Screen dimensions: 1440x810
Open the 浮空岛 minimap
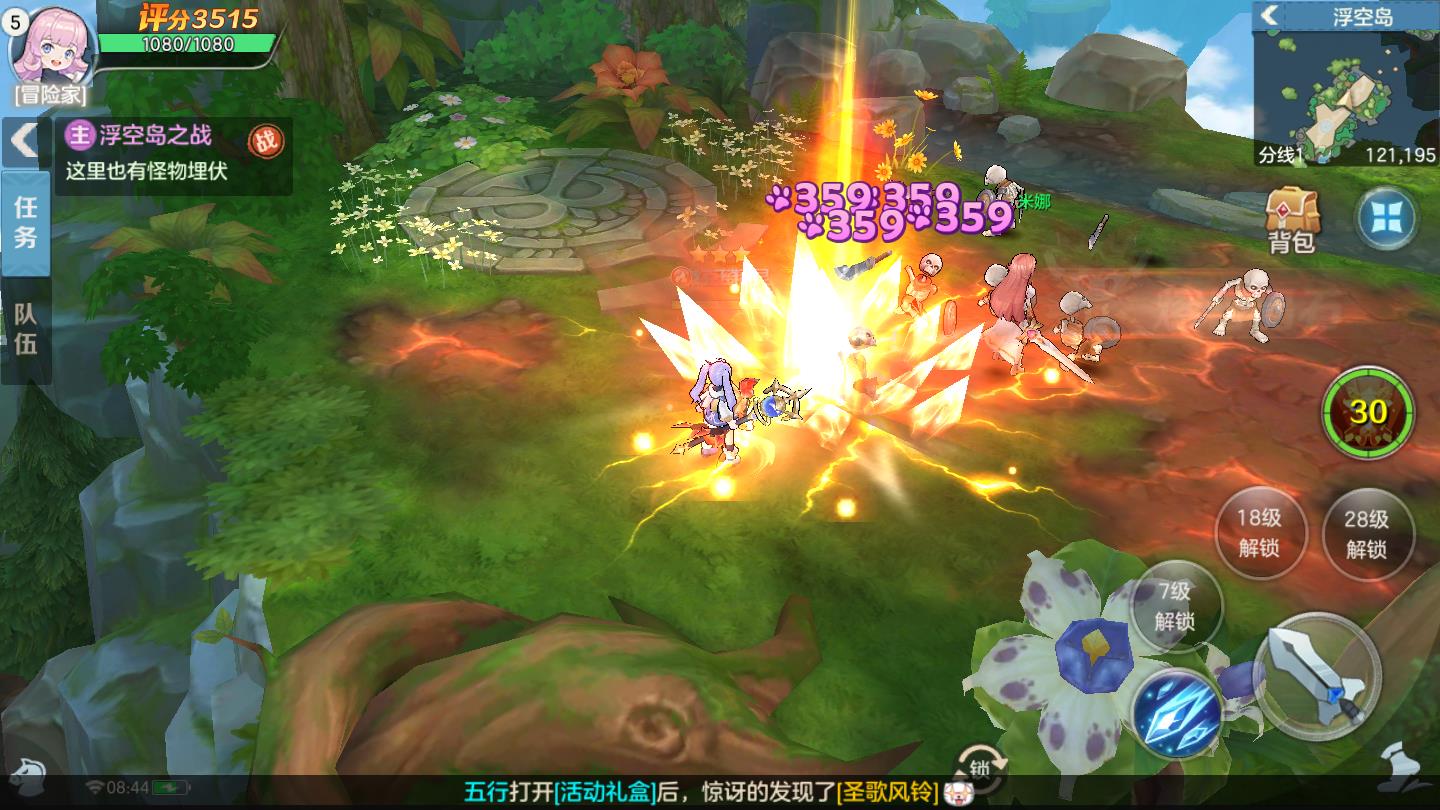(x=1345, y=95)
